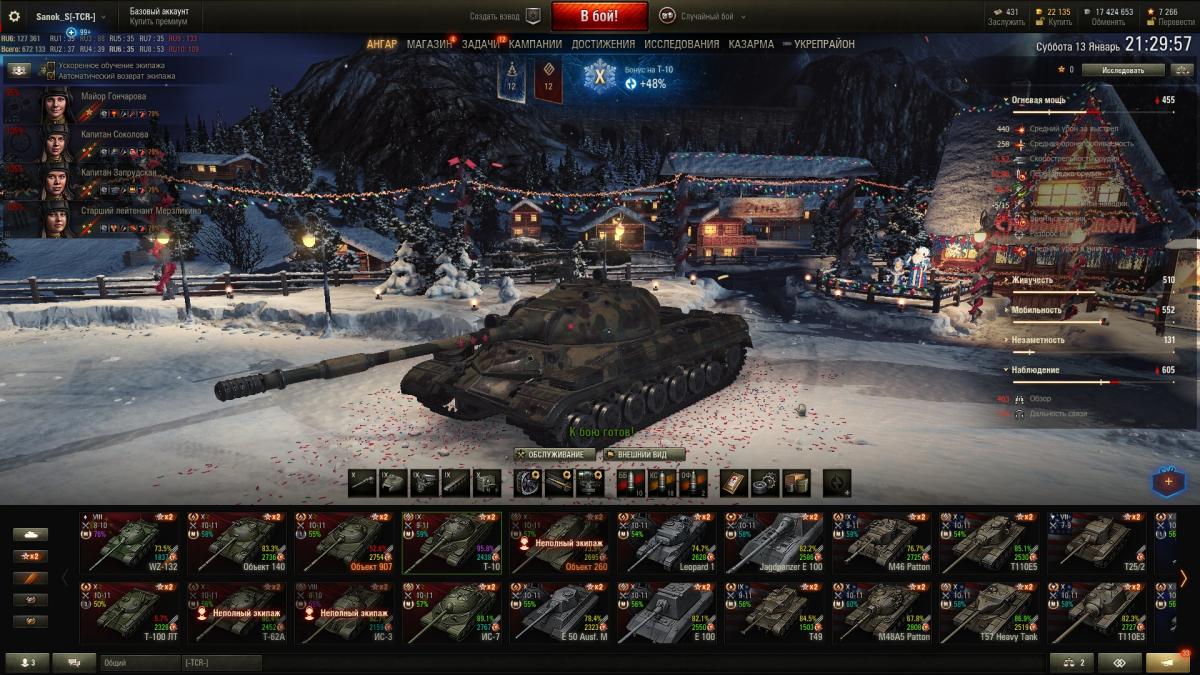This screenshot has width=1200, height=675.
Task: Click the «Создать взвод» platoon button
Action: [505, 16]
